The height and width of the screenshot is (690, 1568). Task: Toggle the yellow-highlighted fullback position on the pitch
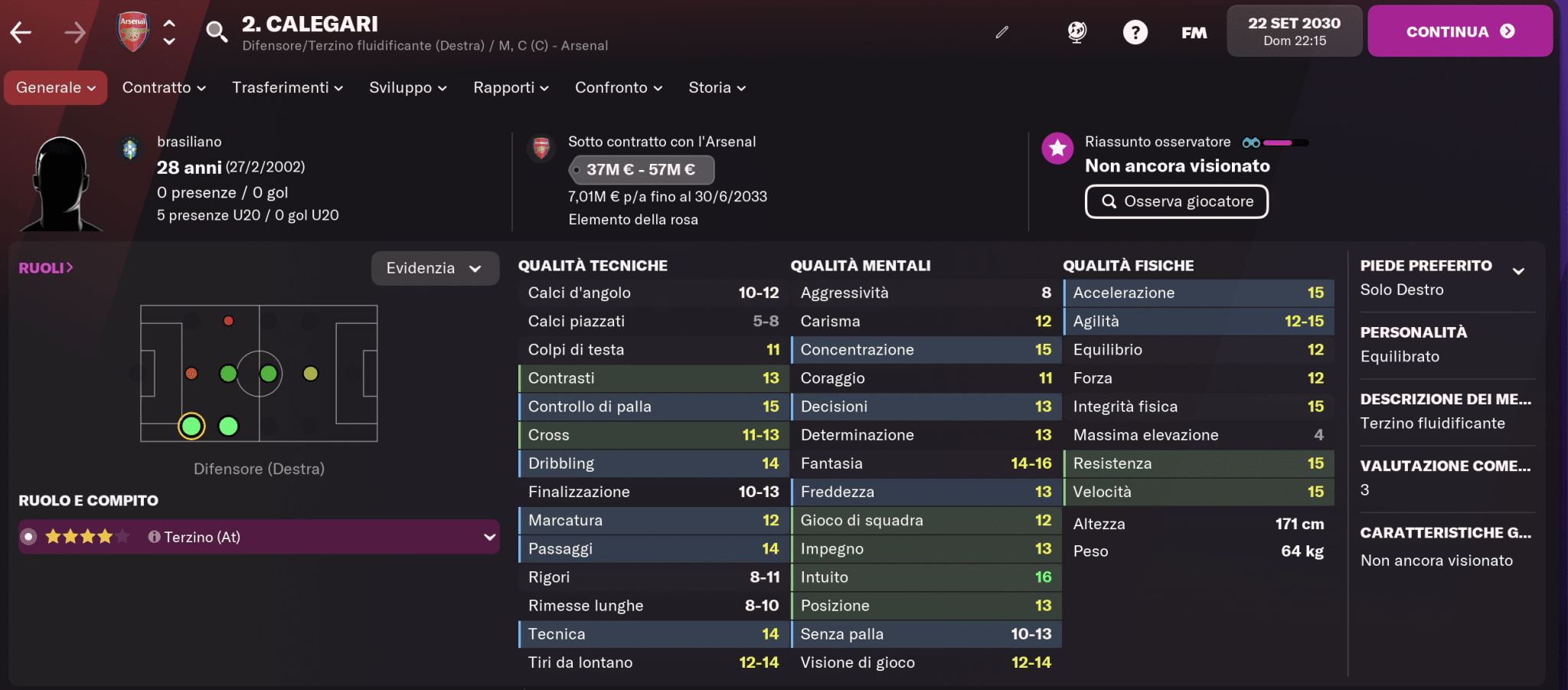(191, 427)
